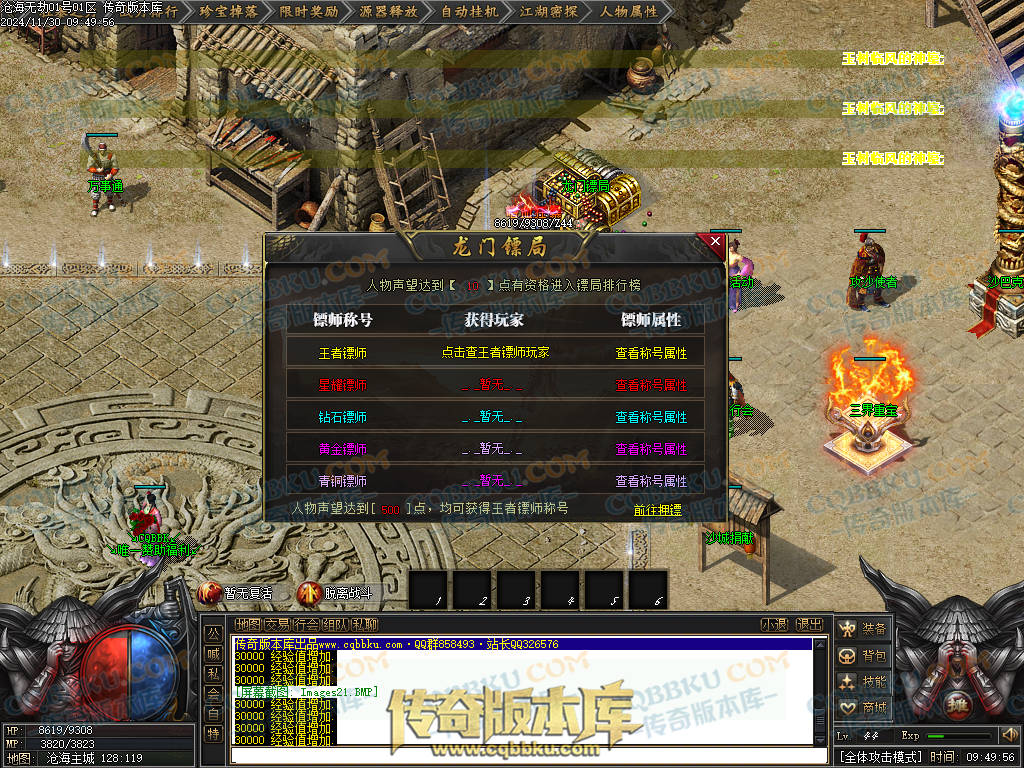1024x768 pixels.
Task: Open the 自动挂机 menu
Action: (469, 12)
